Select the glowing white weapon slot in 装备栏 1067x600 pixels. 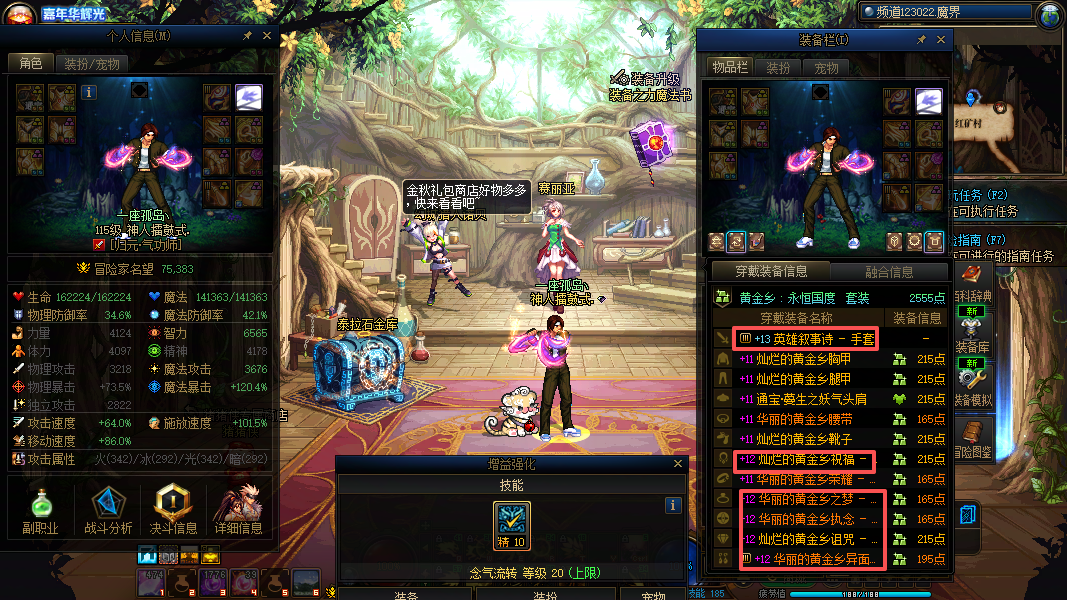(929, 100)
